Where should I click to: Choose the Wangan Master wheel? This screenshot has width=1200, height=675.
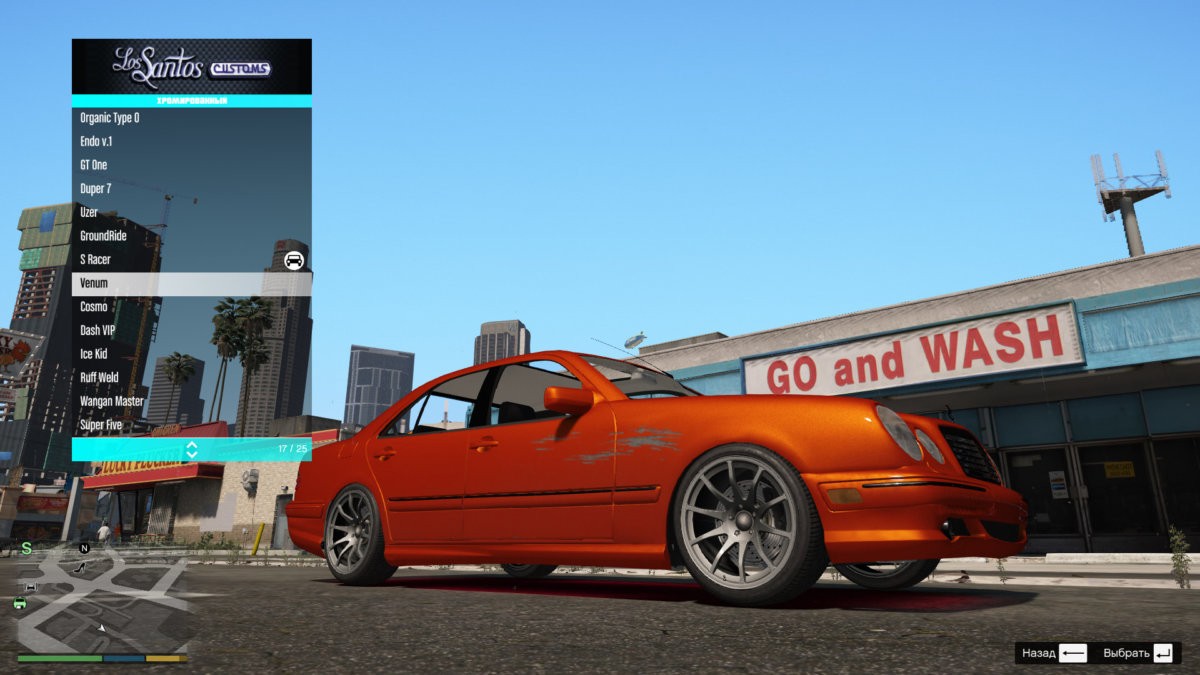pyautogui.click(x=191, y=401)
